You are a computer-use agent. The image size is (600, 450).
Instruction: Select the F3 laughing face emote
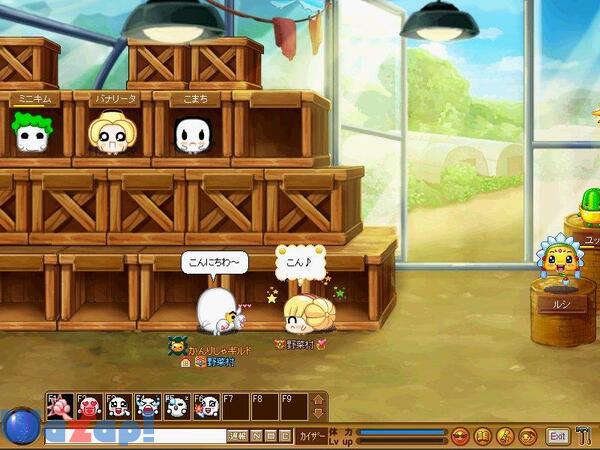click(x=118, y=406)
